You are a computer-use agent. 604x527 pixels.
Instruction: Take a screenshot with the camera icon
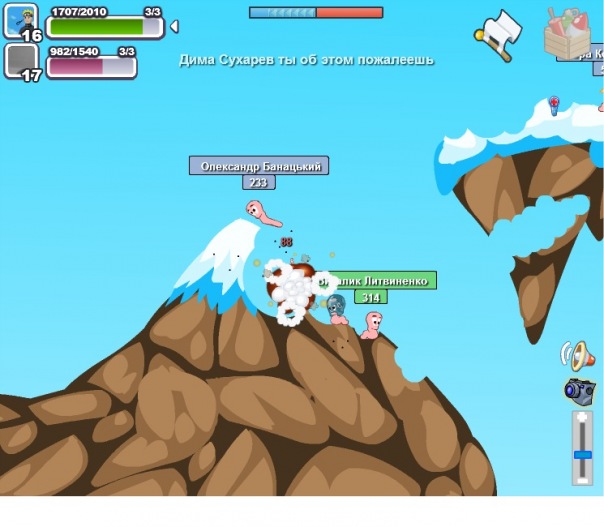[579, 391]
